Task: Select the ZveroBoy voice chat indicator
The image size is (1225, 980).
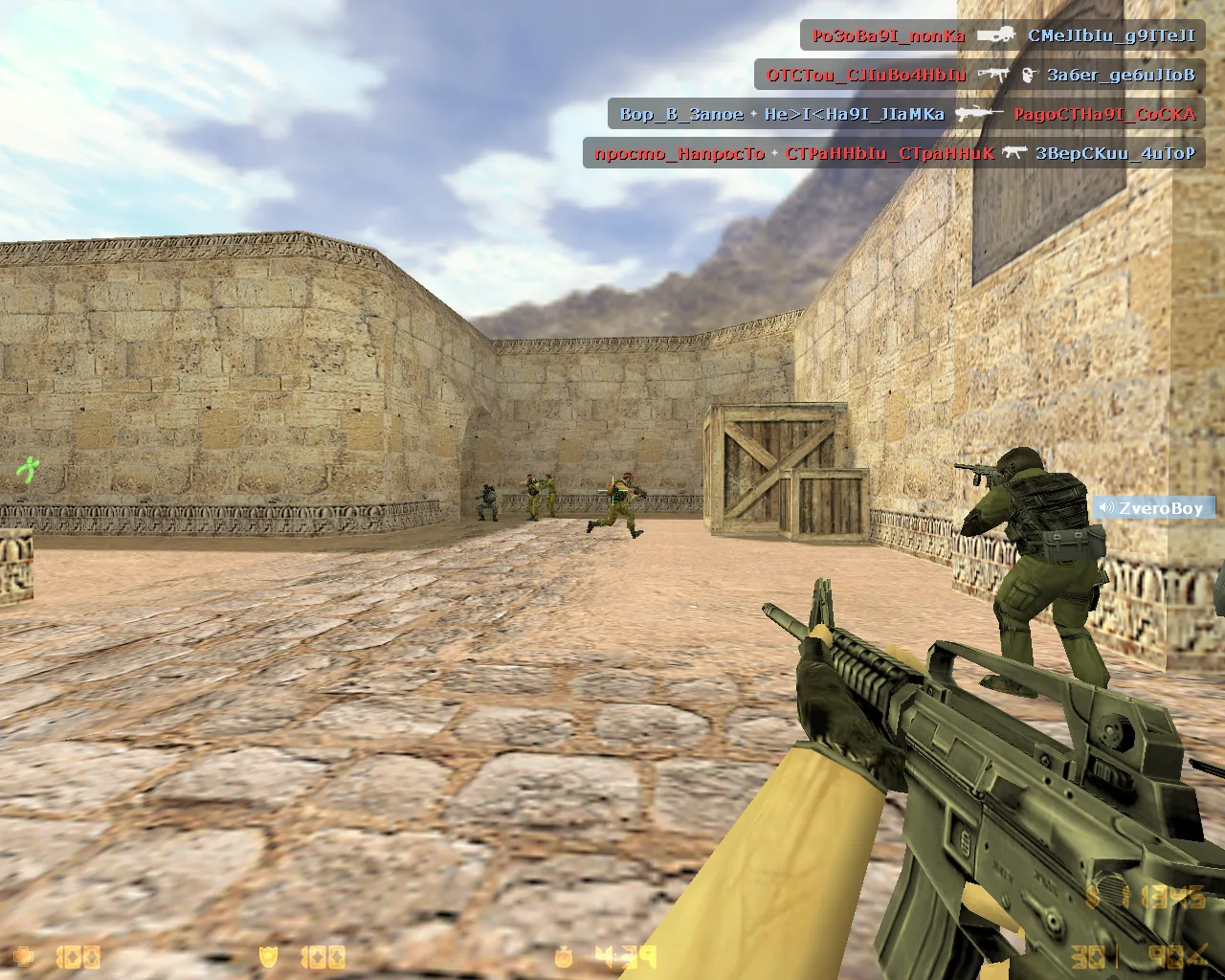Action: point(1152,507)
